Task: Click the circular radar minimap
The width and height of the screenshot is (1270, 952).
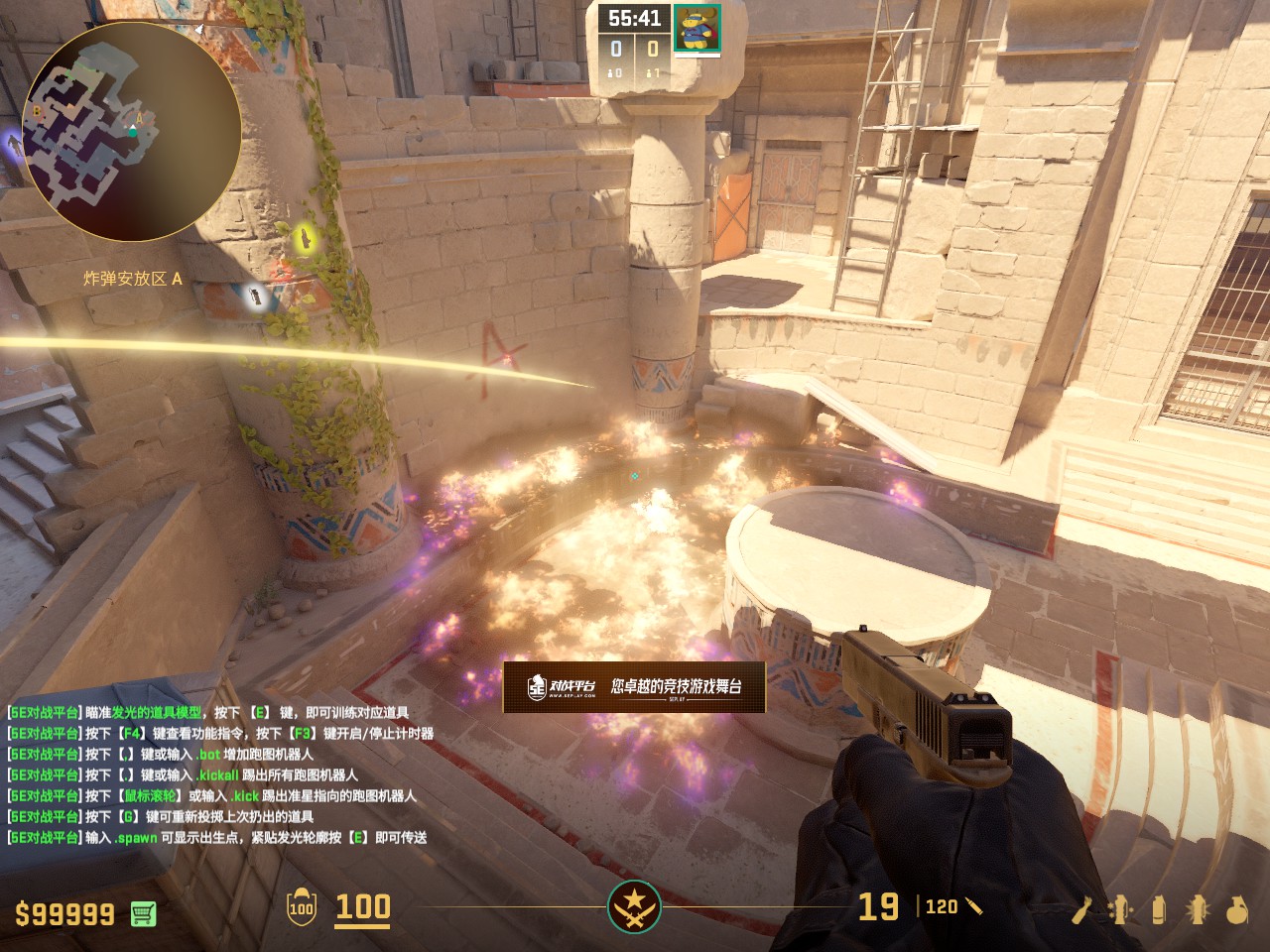Action: 131,132
